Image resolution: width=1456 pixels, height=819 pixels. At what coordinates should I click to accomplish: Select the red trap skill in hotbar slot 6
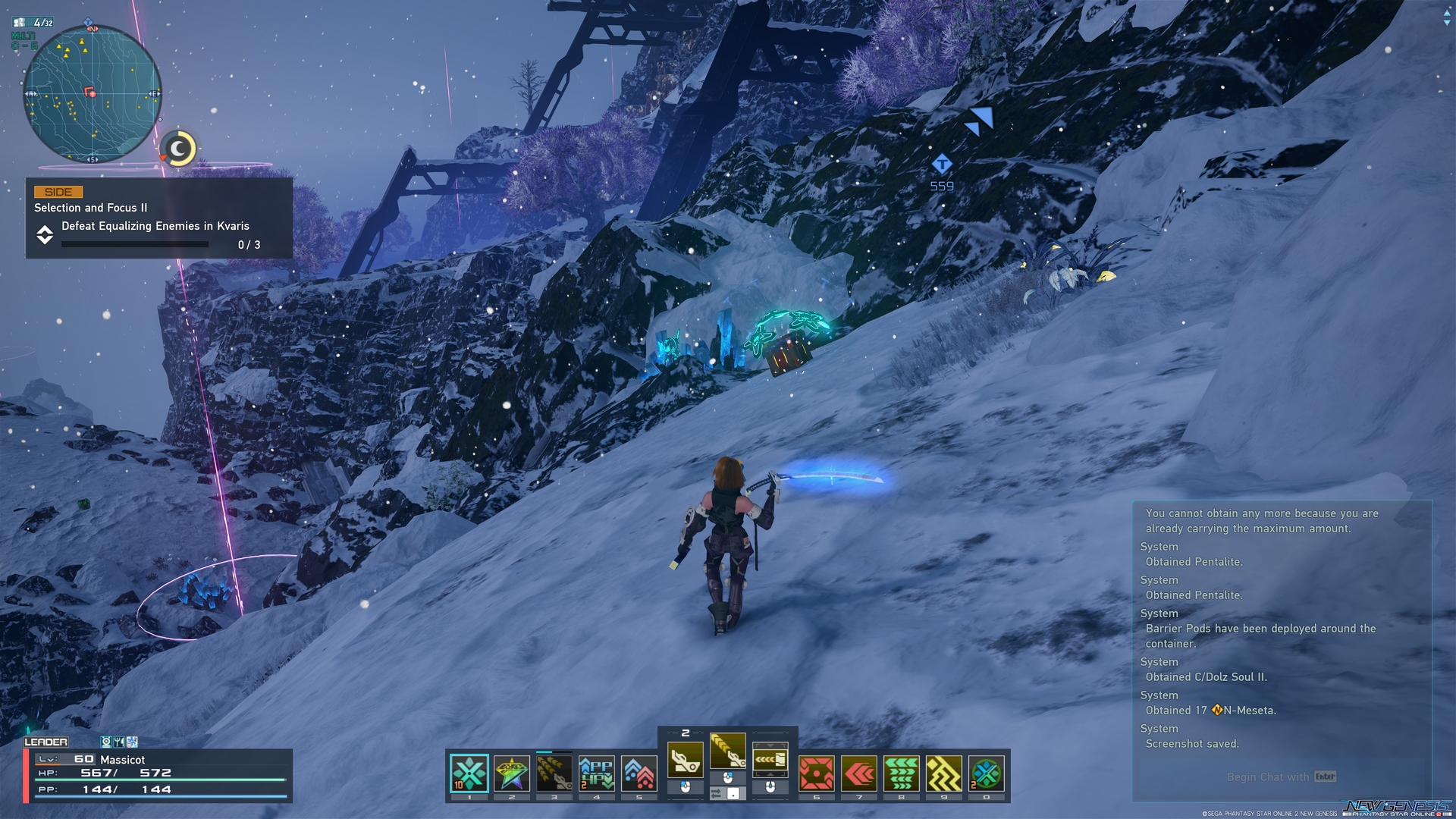tap(815, 774)
